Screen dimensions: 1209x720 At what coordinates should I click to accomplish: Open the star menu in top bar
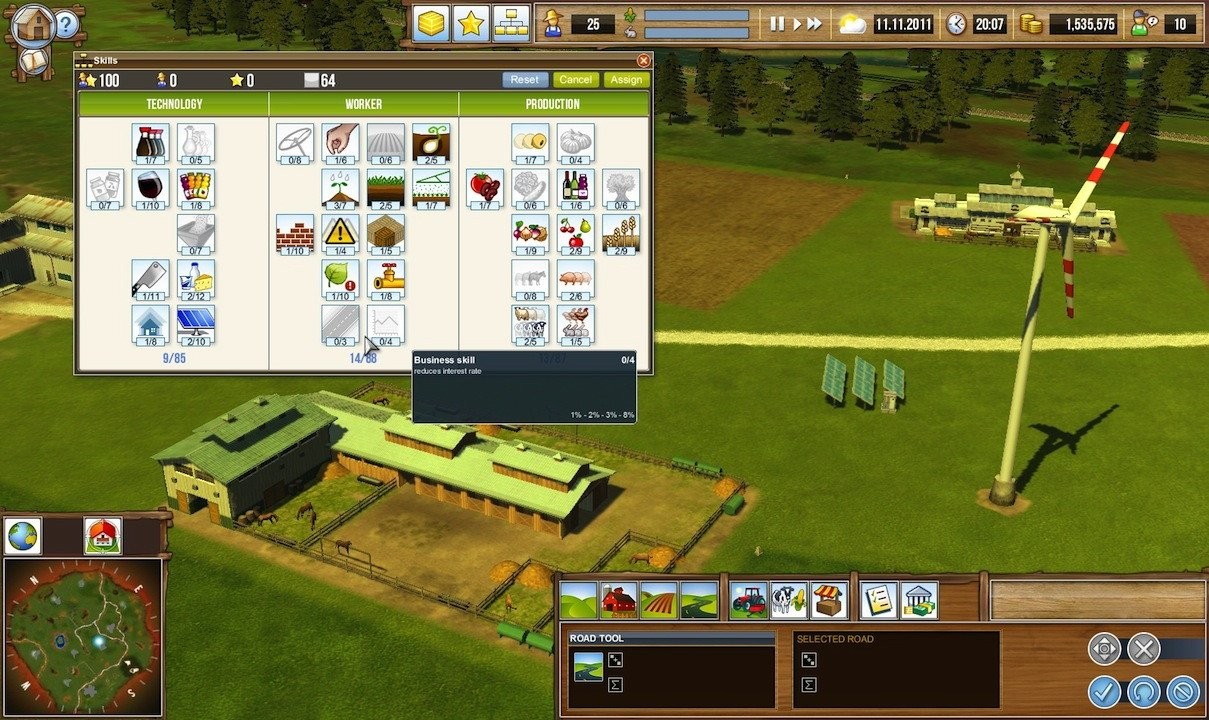(471, 24)
